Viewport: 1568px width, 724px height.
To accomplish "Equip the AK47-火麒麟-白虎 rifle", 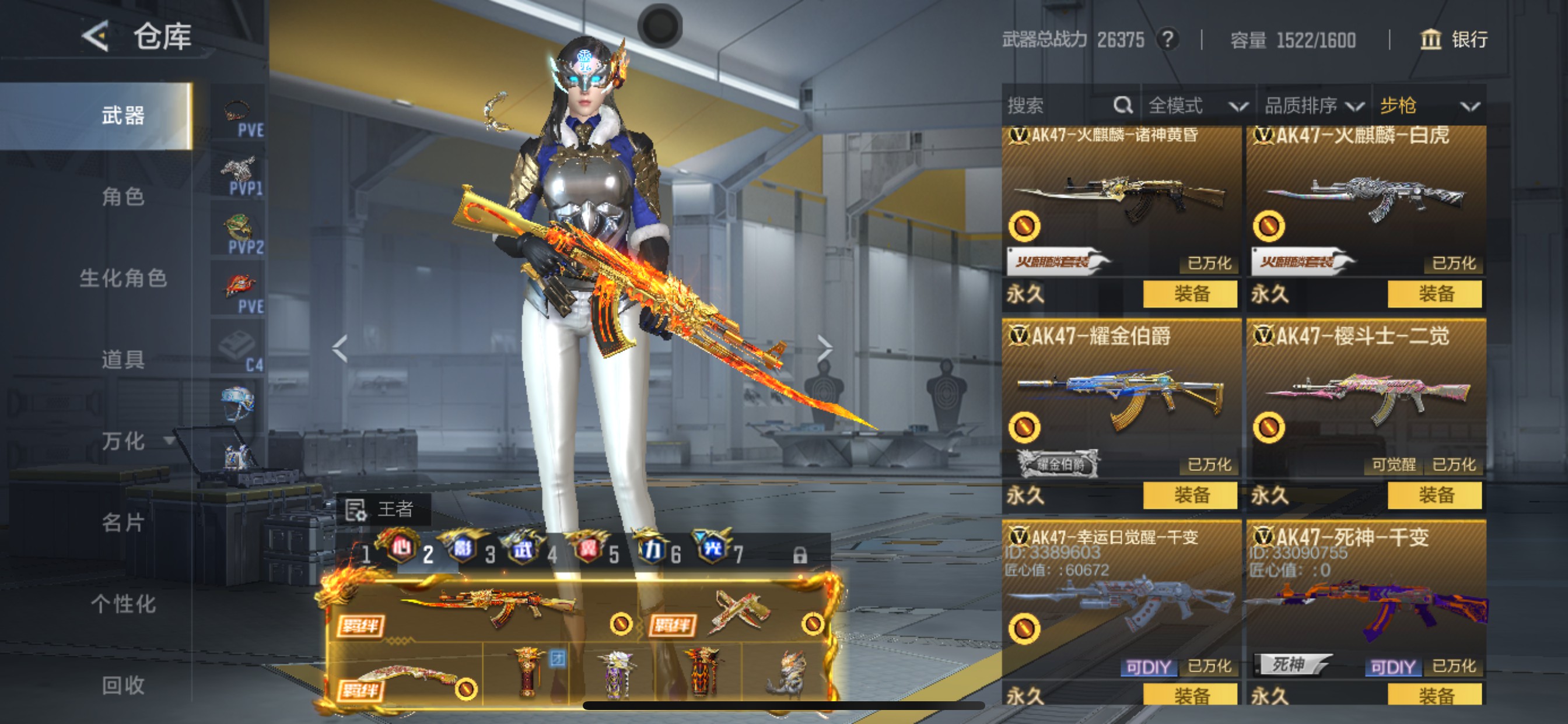I will 1434,294.
